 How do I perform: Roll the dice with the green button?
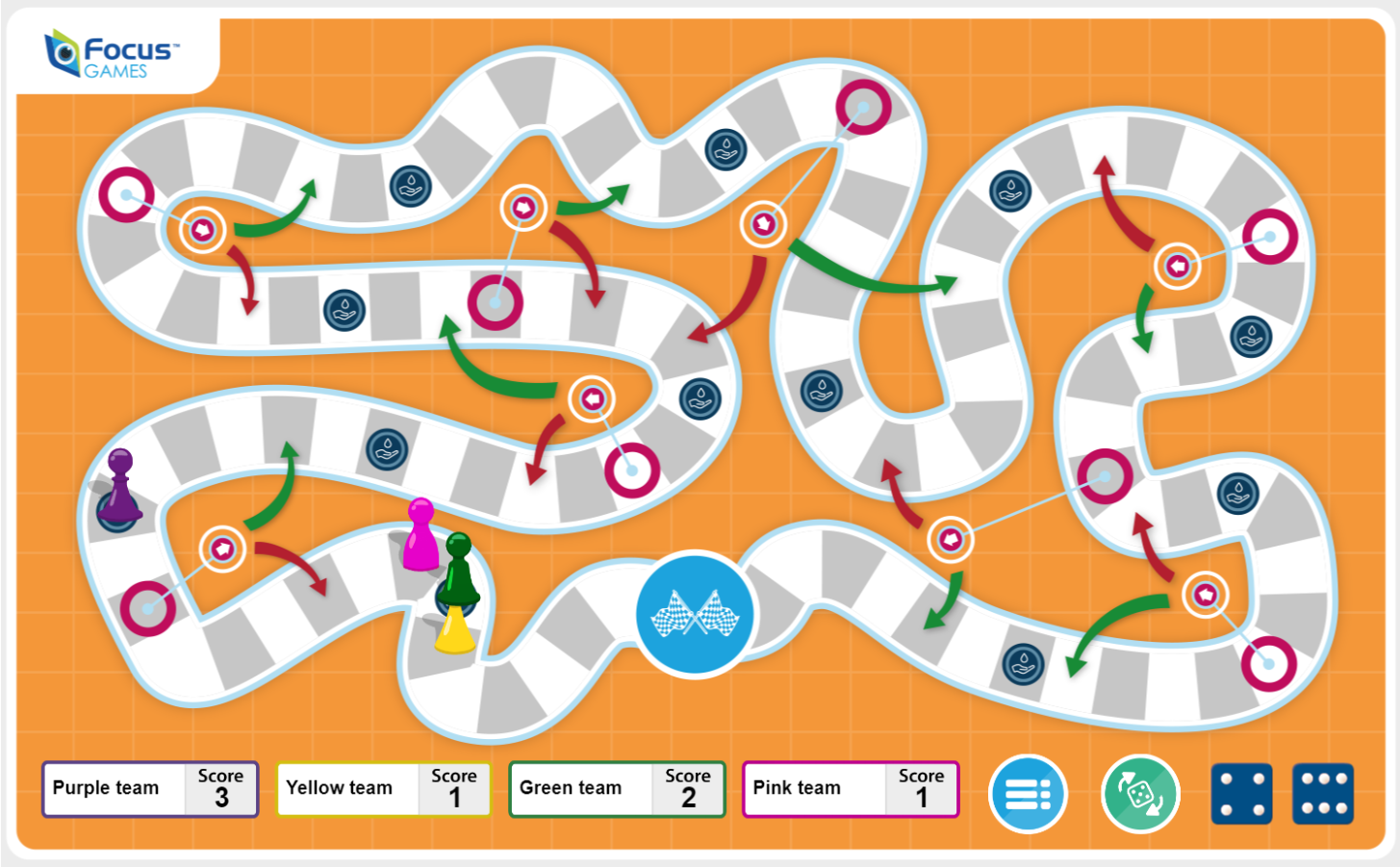coord(1139,794)
